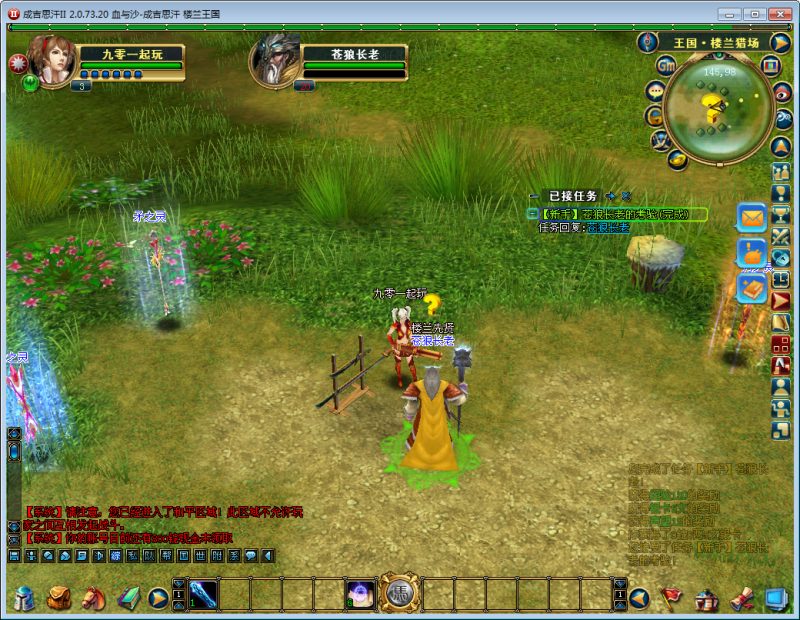Click the yellow arrow next to 王国·楼兰猎场
800x620 pixels.
780,43
